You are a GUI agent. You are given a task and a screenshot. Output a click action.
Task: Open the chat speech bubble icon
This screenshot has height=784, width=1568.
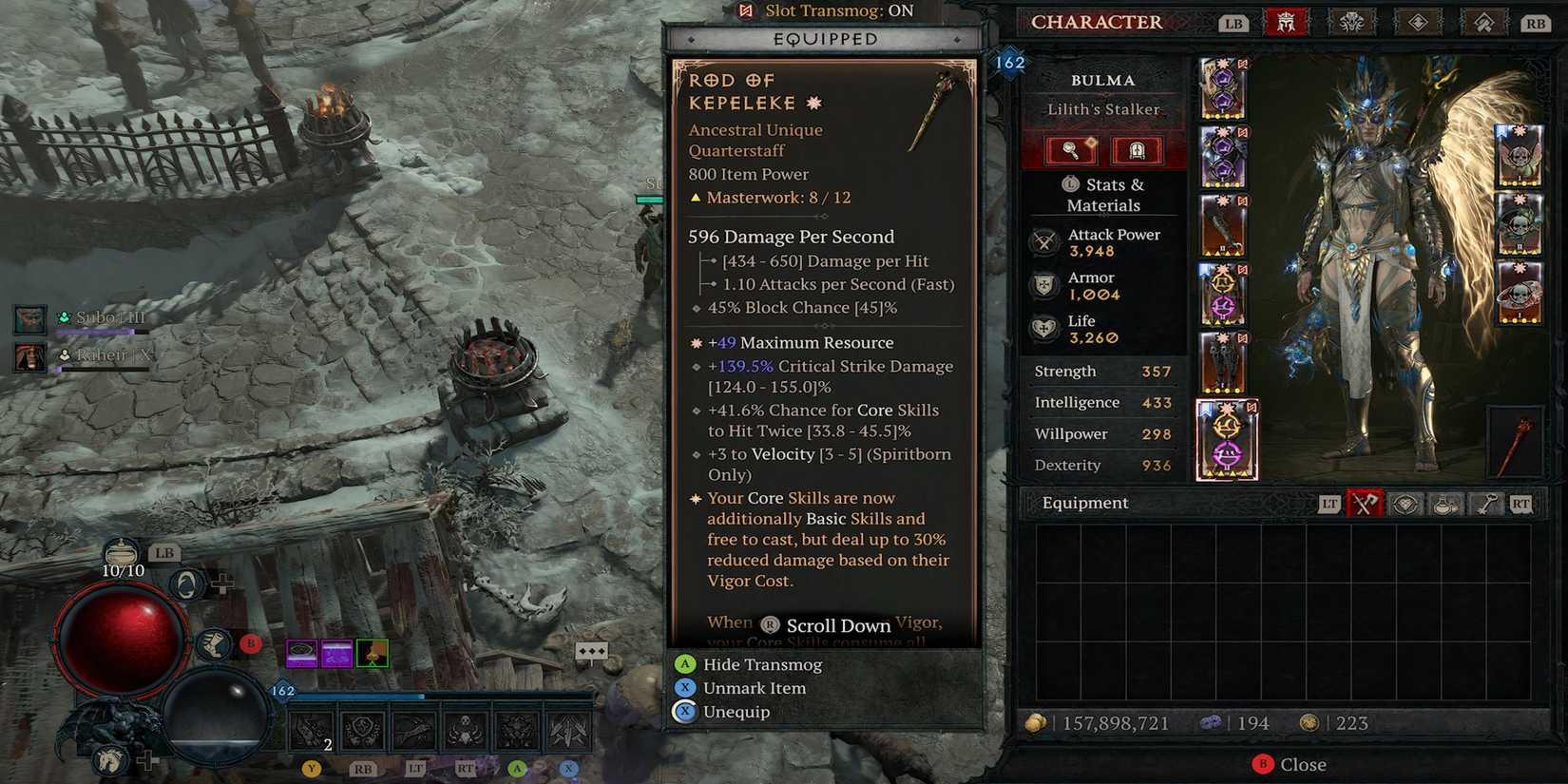tap(591, 652)
